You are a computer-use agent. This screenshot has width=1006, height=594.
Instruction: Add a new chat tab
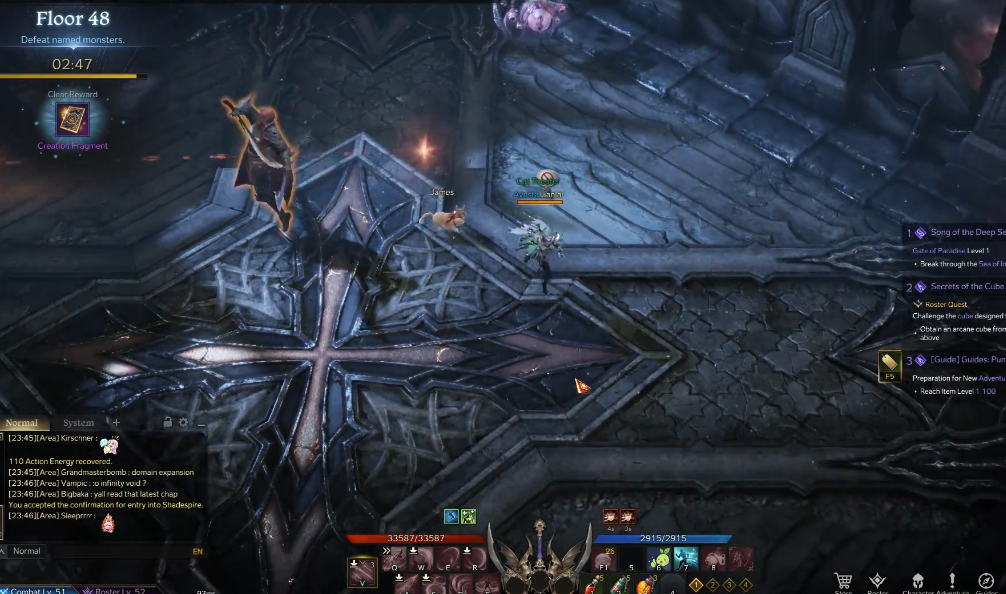tap(116, 423)
